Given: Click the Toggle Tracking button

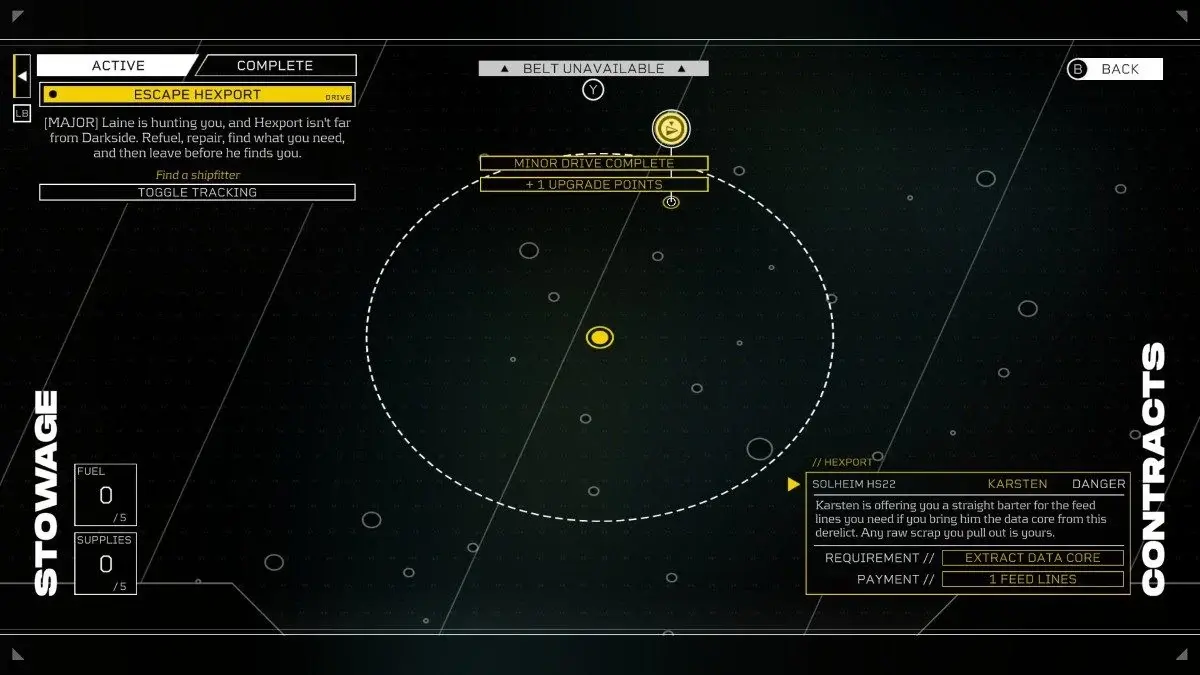Looking at the screenshot, I should [197, 192].
